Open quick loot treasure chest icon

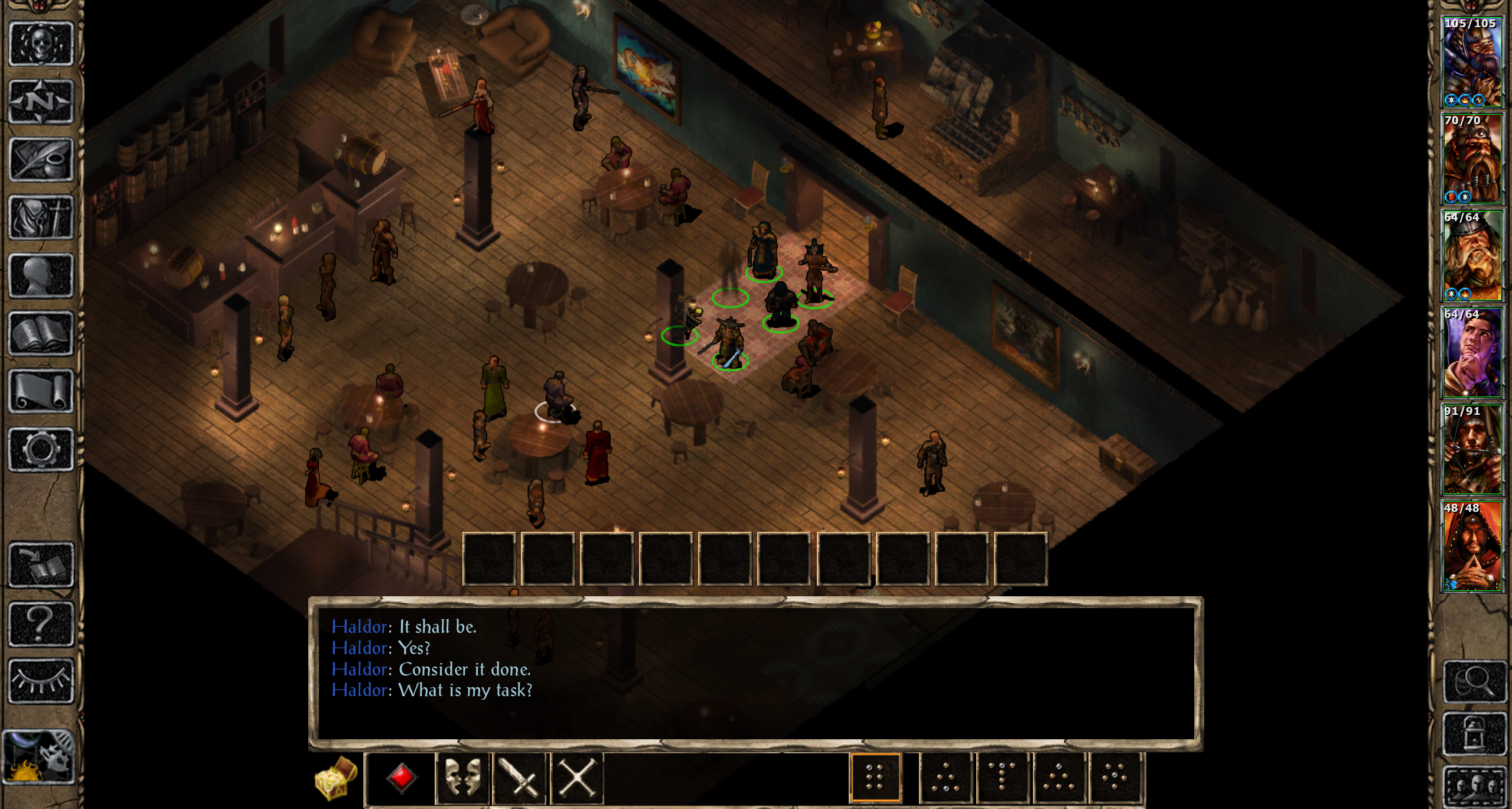336,778
